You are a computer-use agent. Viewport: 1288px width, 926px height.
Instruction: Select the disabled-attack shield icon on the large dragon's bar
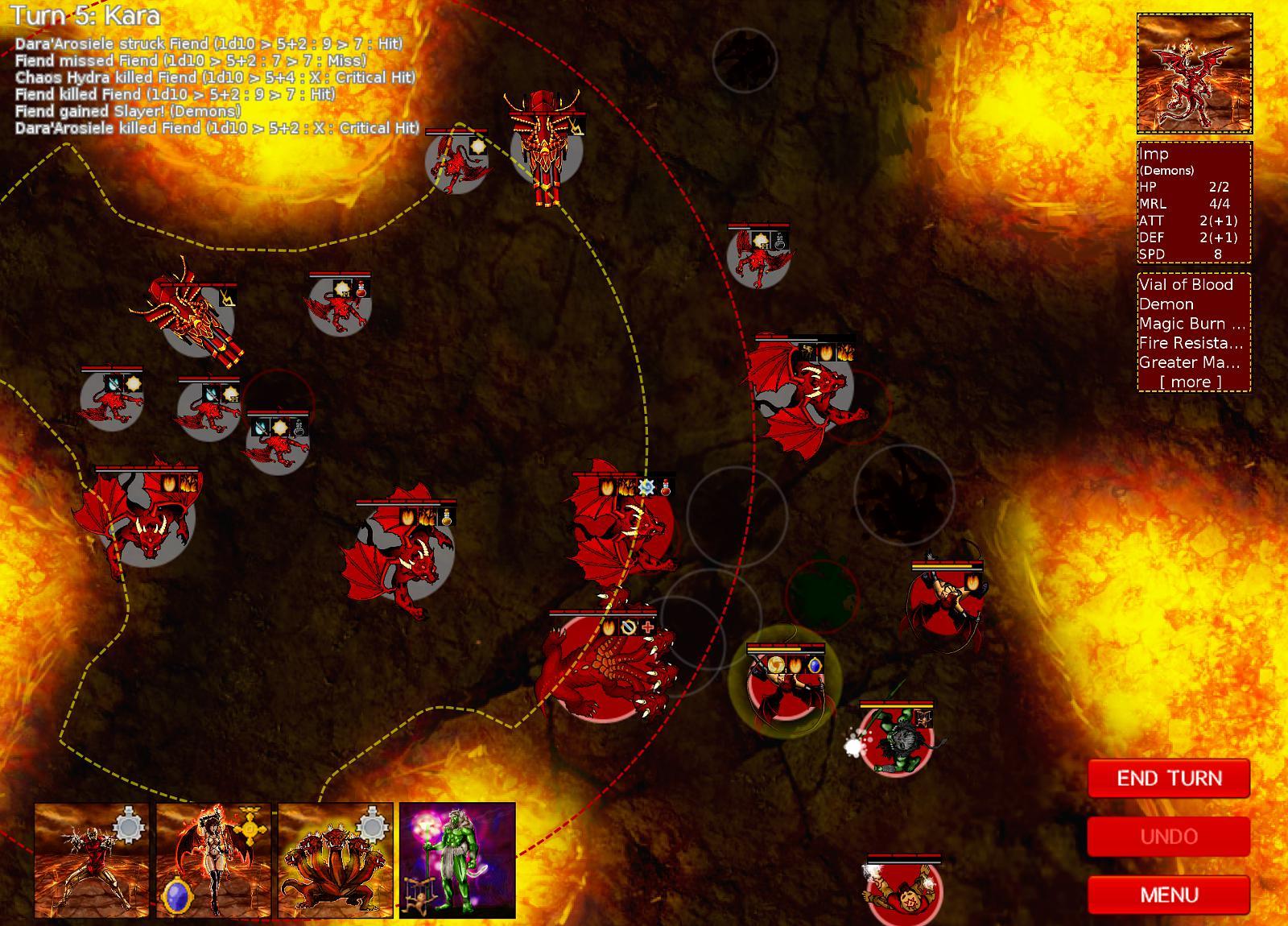click(x=629, y=627)
